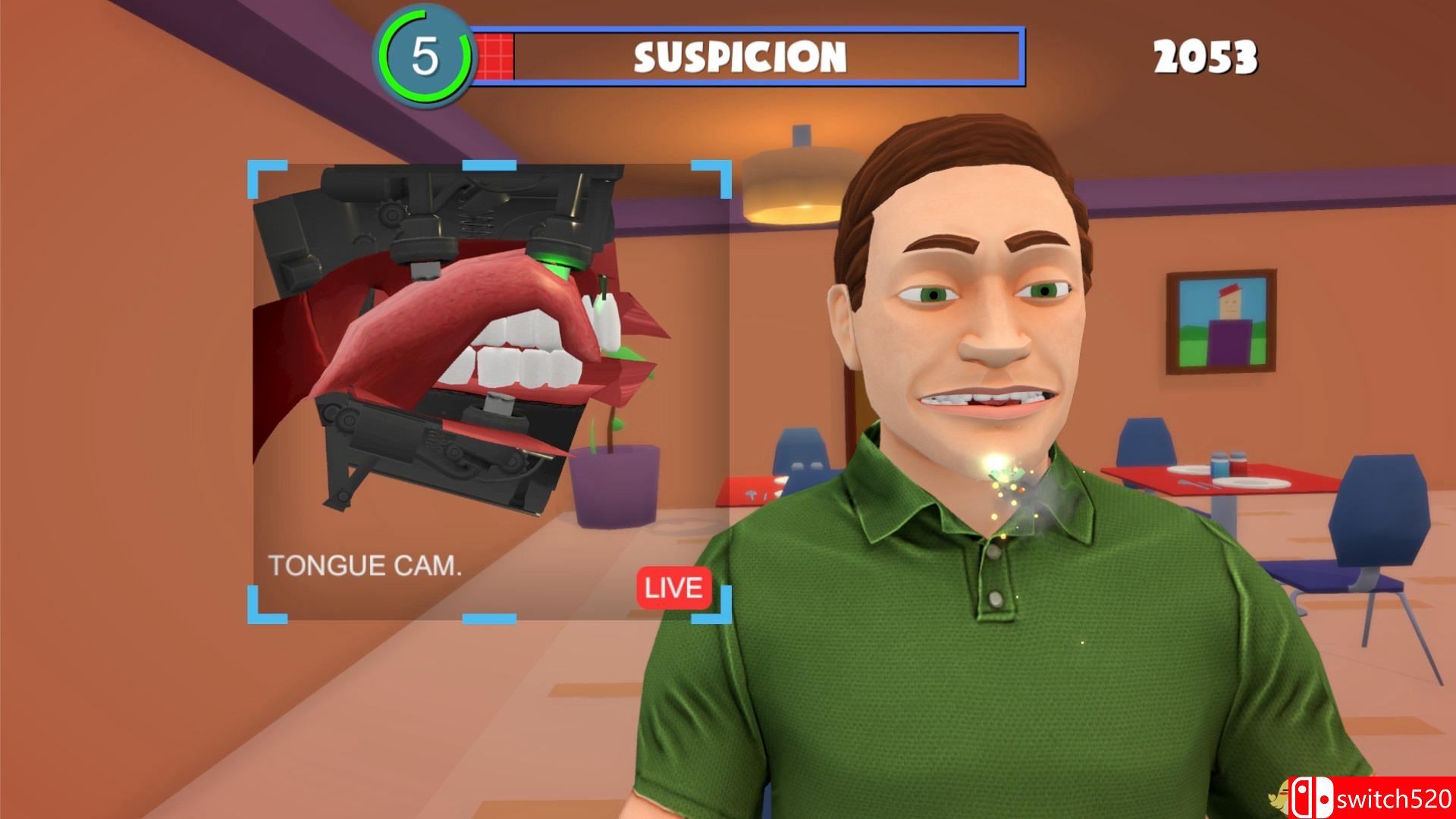Screen dimensions: 1456x819
Task: Toggle the LIVE broadcast indicator
Action: [673, 588]
